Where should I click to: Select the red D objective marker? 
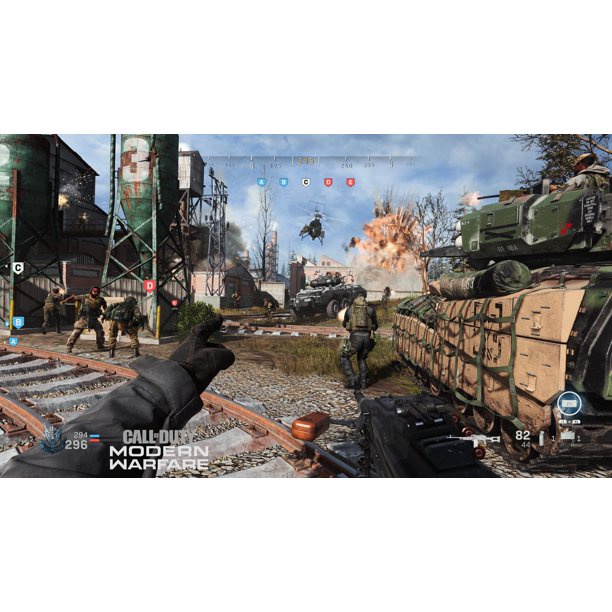click(150, 285)
